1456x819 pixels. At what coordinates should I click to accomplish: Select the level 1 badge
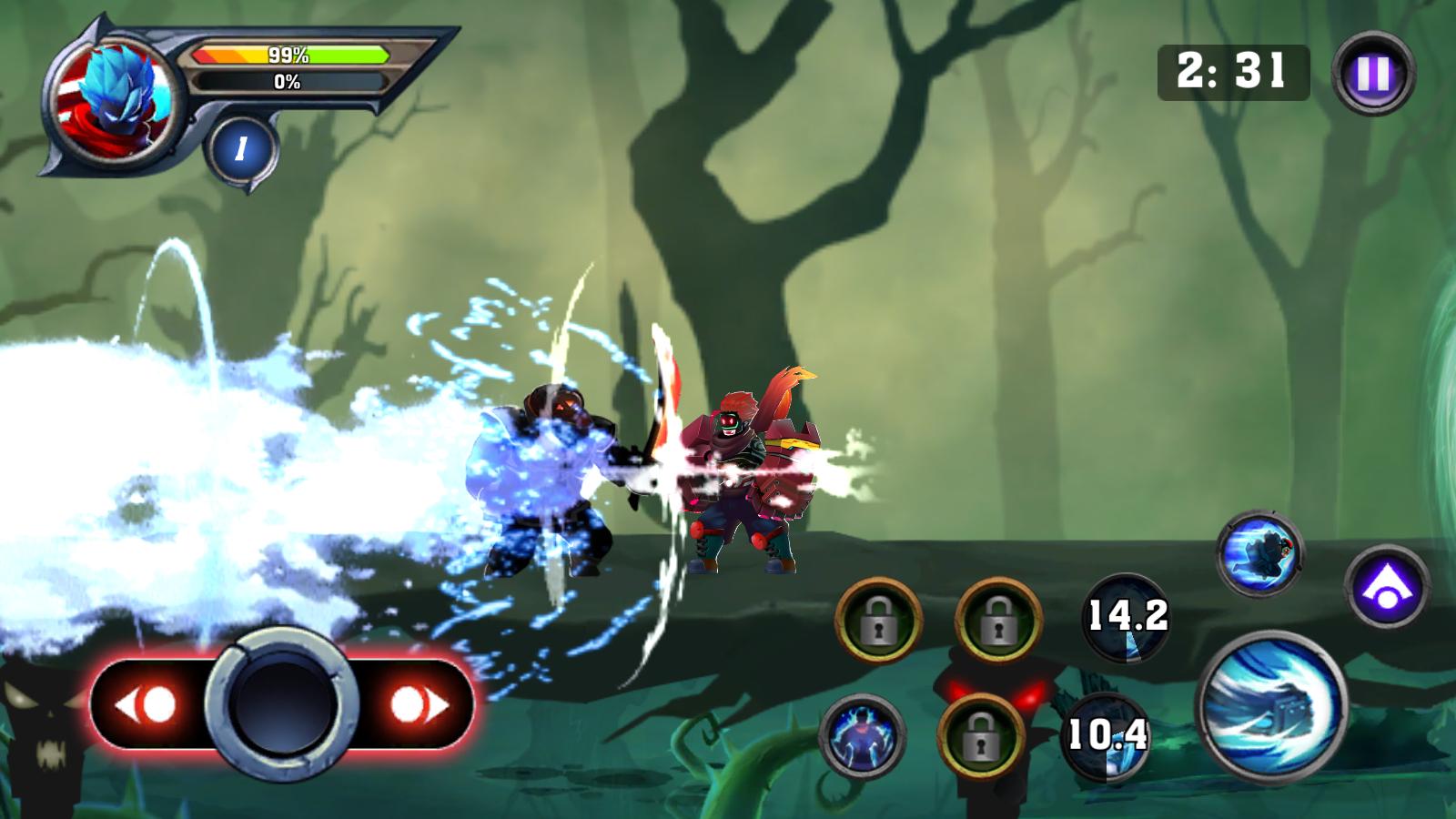coord(241,147)
